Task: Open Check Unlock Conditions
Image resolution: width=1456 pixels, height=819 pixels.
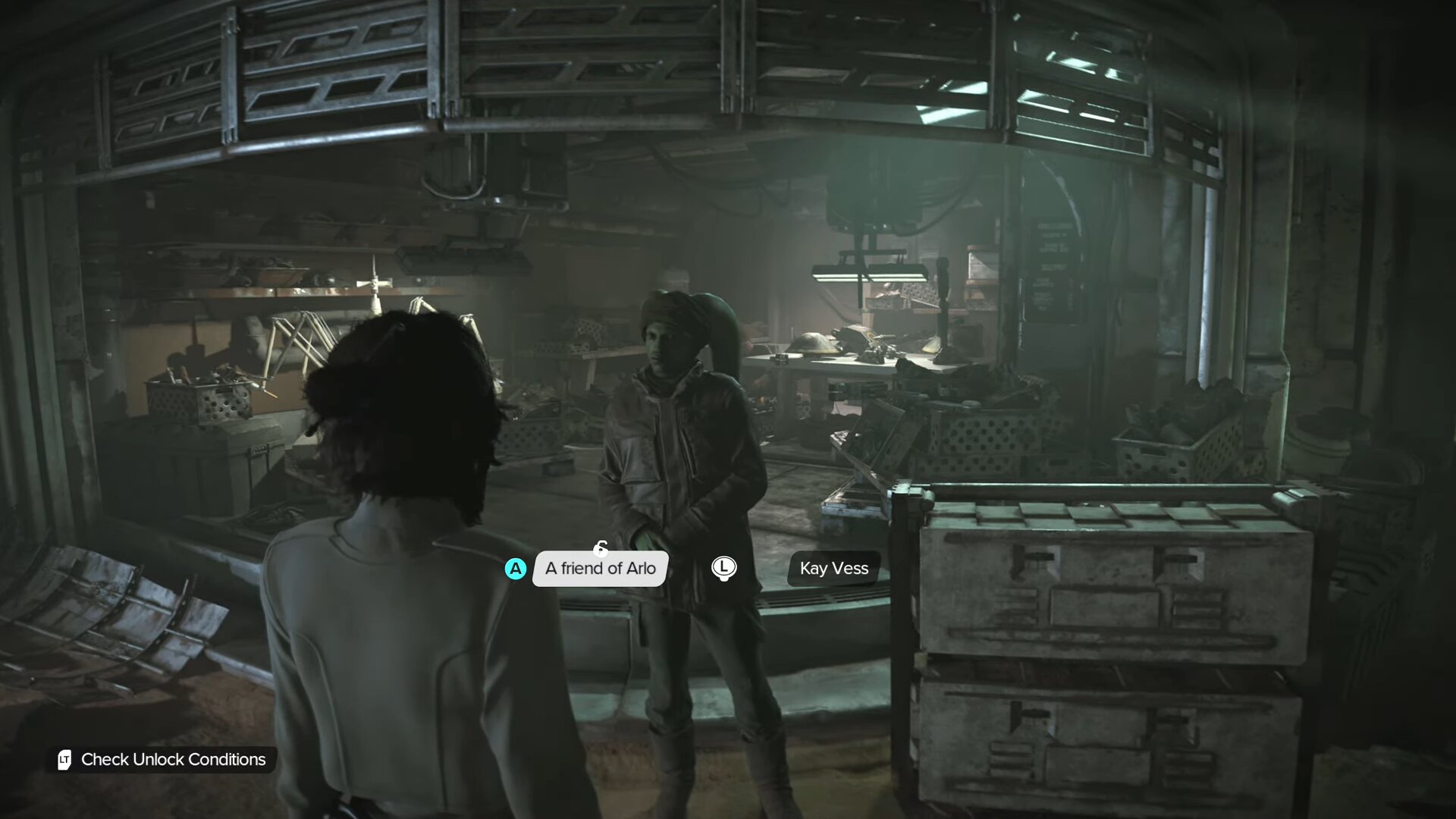Action: point(162,759)
